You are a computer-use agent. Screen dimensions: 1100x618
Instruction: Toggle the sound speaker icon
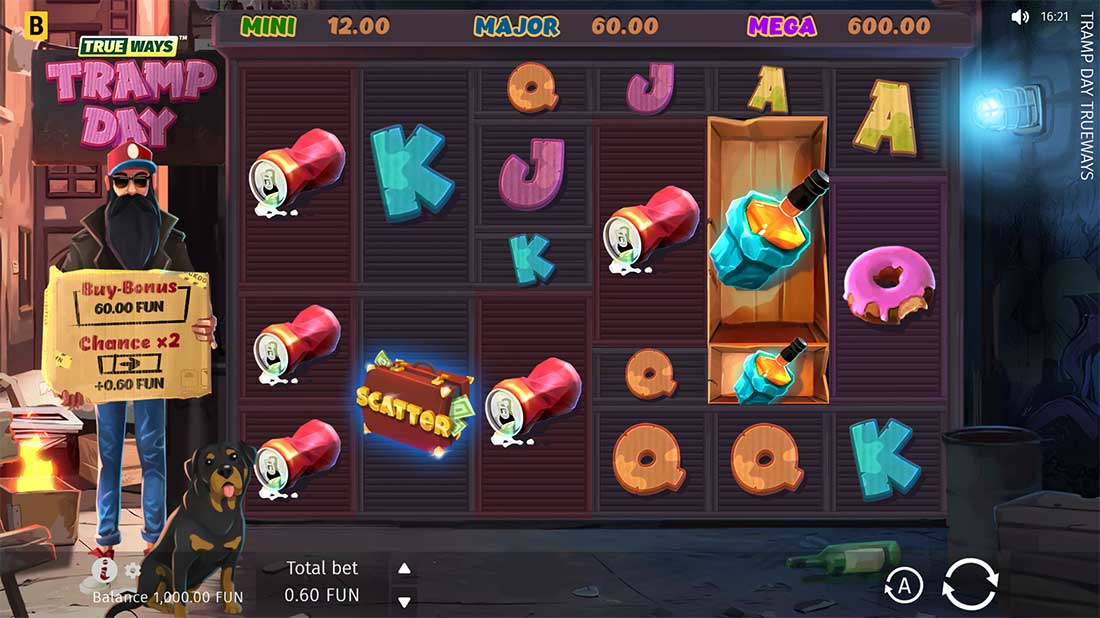[1020, 17]
